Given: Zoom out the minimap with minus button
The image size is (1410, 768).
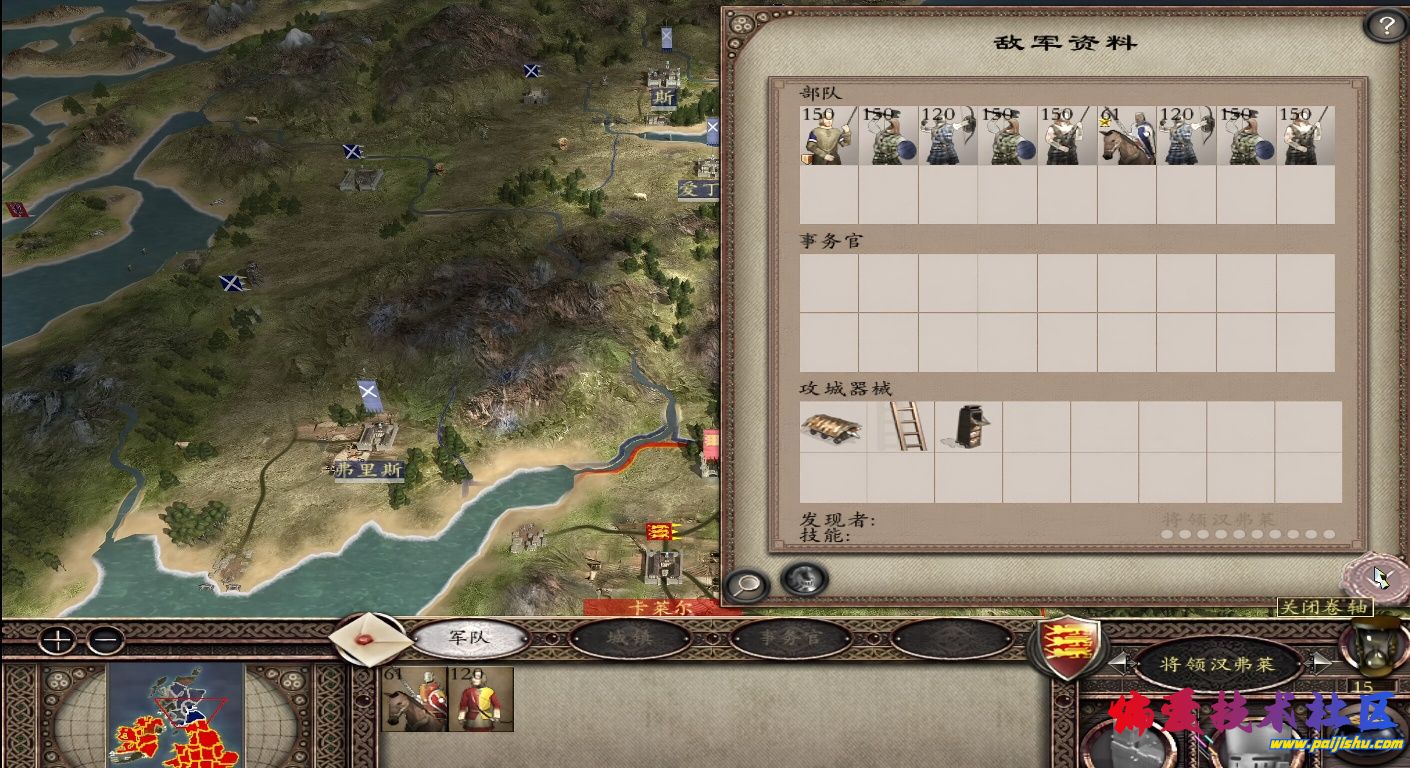Looking at the screenshot, I should [105, 639].
